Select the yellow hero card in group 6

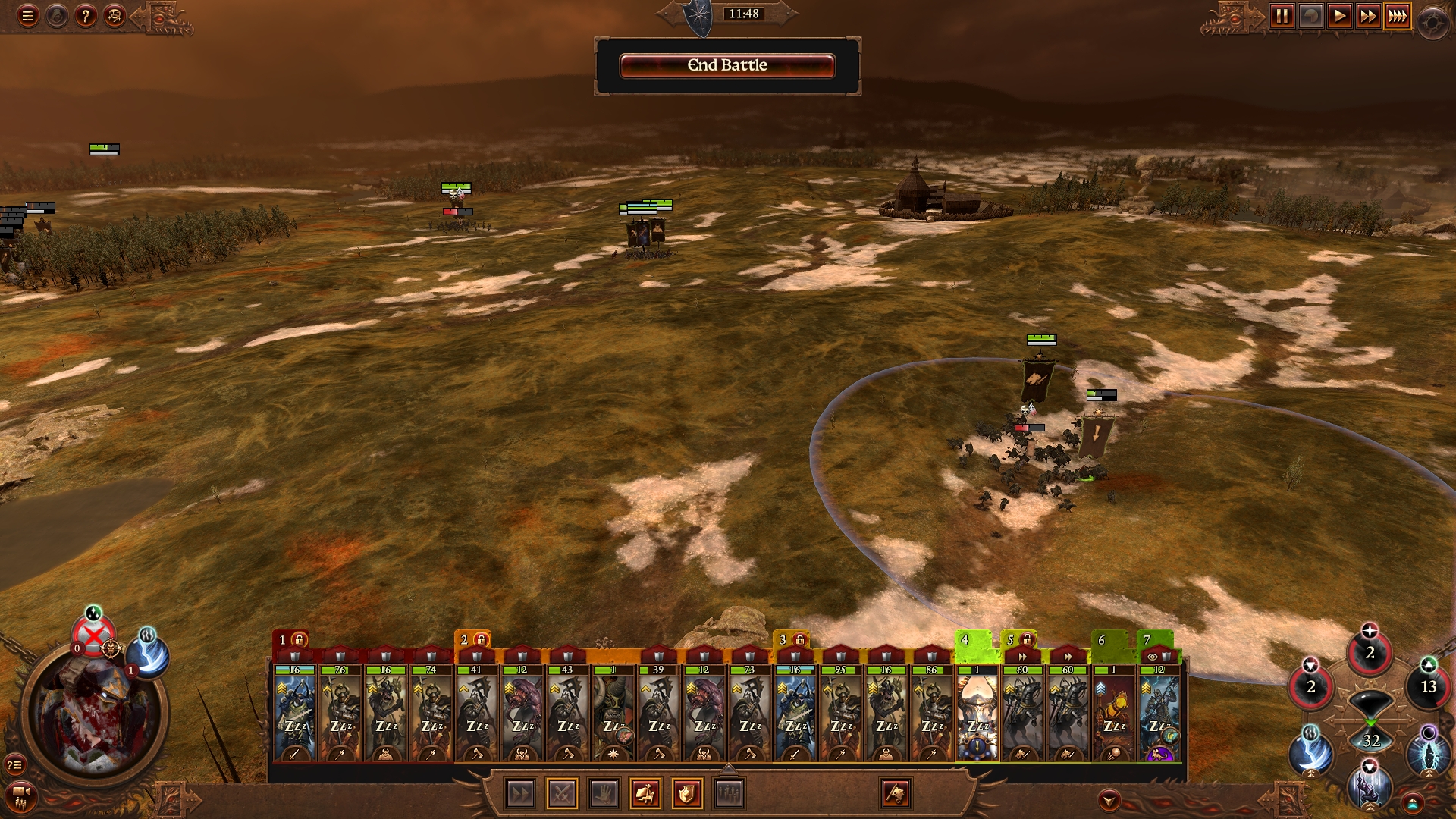(1113, 713)
